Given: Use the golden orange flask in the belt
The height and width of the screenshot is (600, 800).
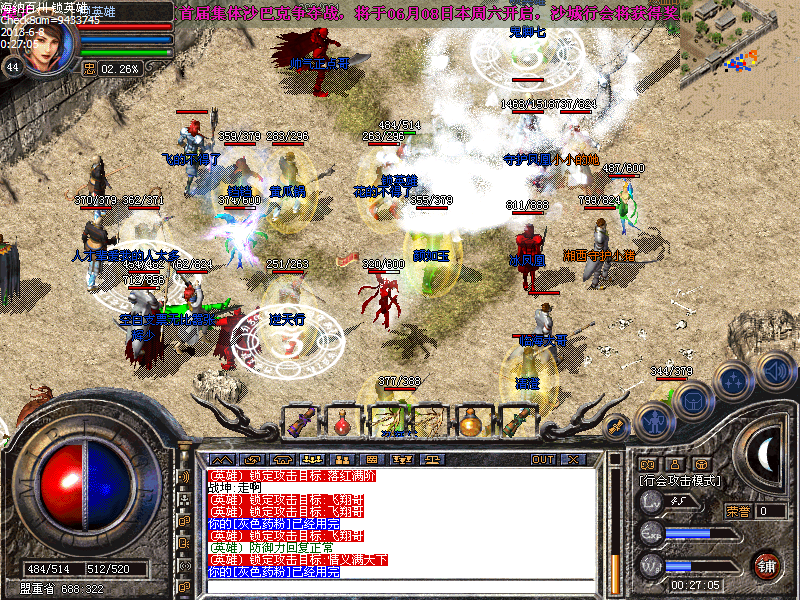Looking at the screenshot, I should pyautogui.click(x=470, y=422).
